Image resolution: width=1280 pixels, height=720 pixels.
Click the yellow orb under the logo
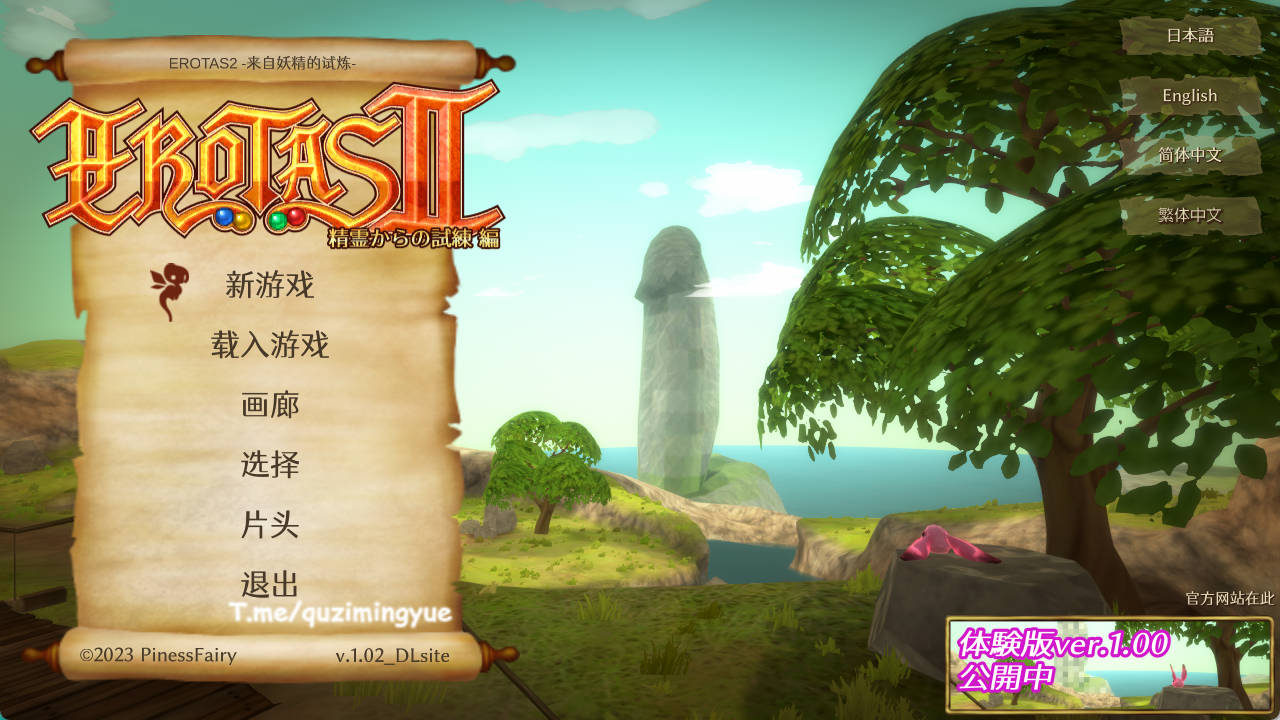tap(243, 220)
